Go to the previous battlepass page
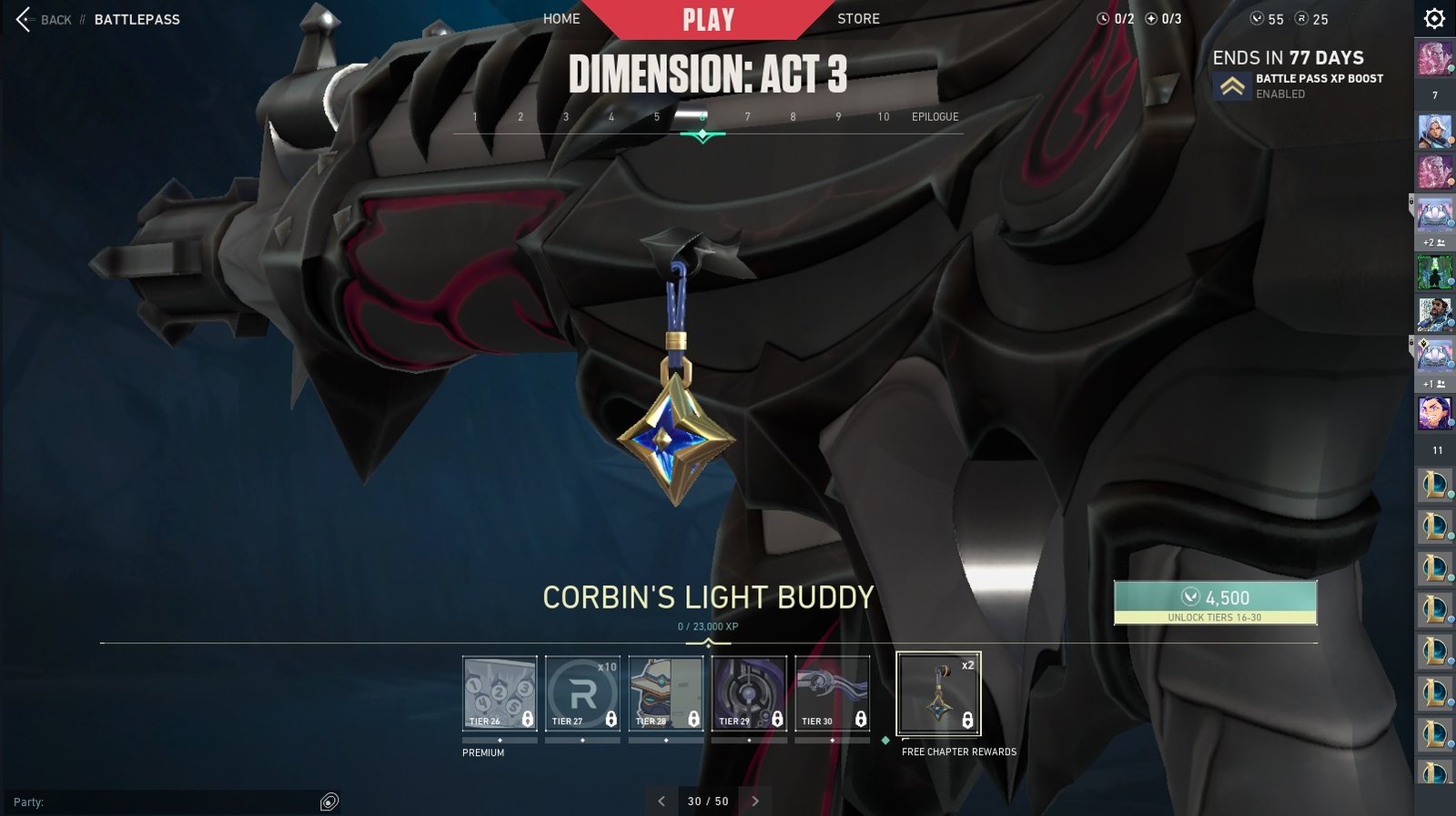The height and width of the screenshot is (816, 1456). tap(662, 801)
